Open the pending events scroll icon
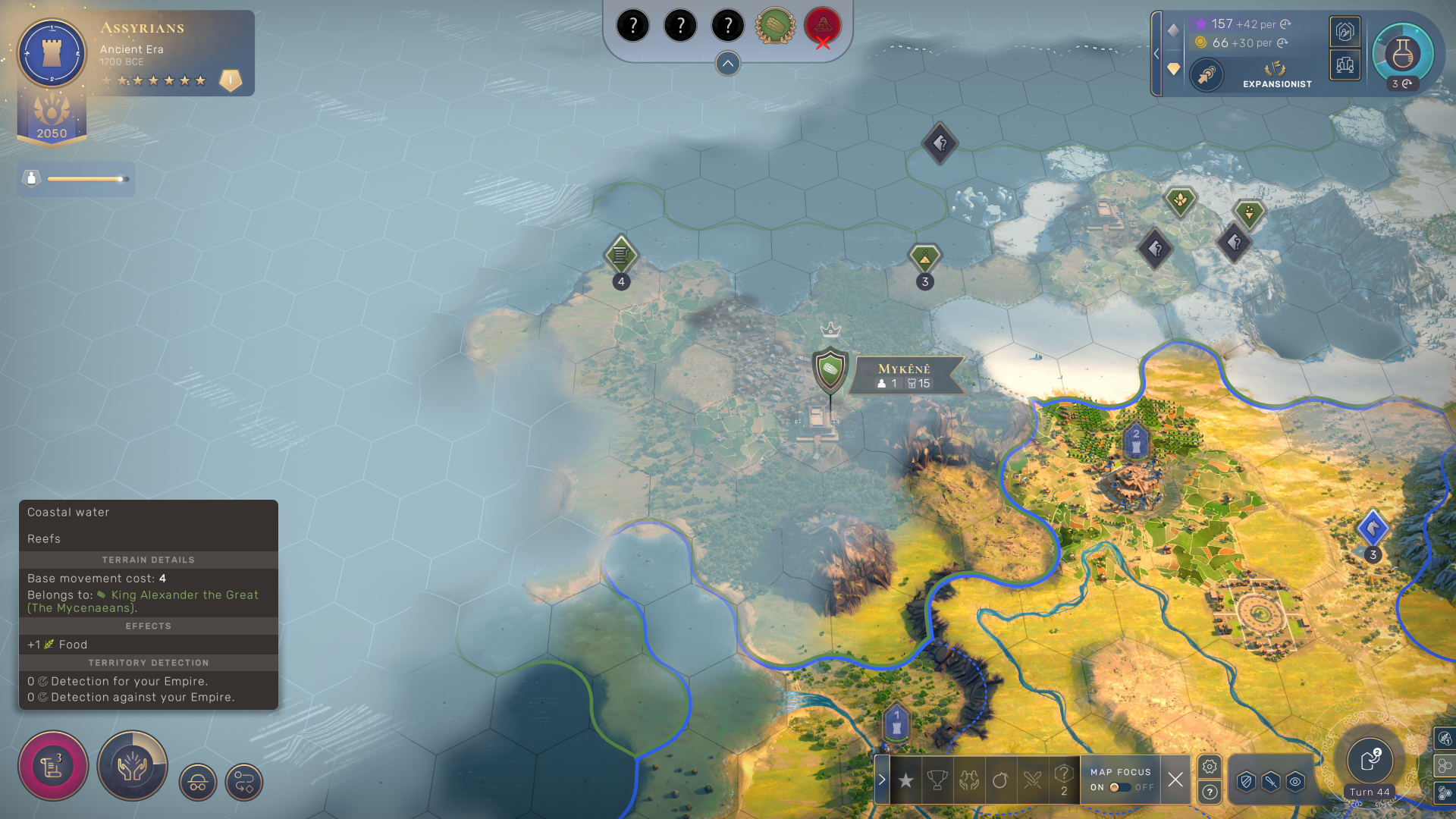Viewport: 1456px width, 819px height. pyautogui.click(x=52, y=765)
